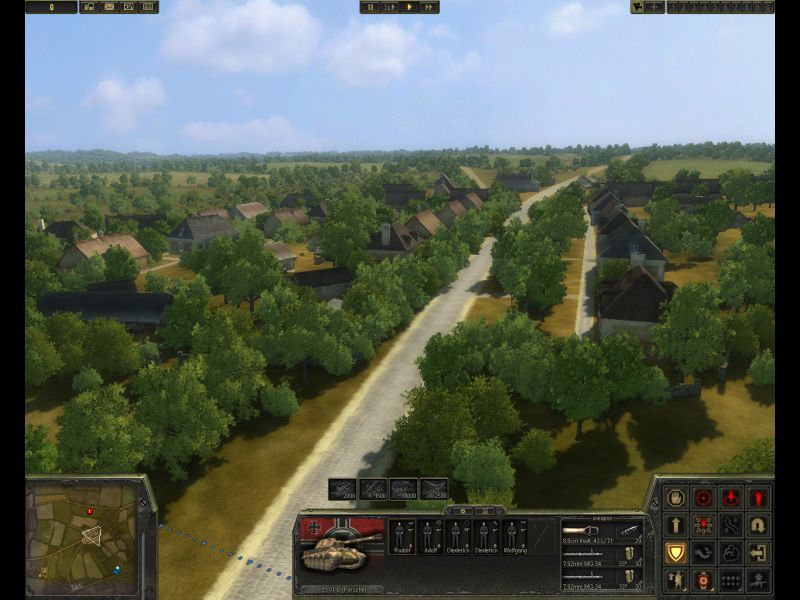Click the exit vehicle arrow command
This screenshot has height=600, width=800.
click(x=759, y=552)
